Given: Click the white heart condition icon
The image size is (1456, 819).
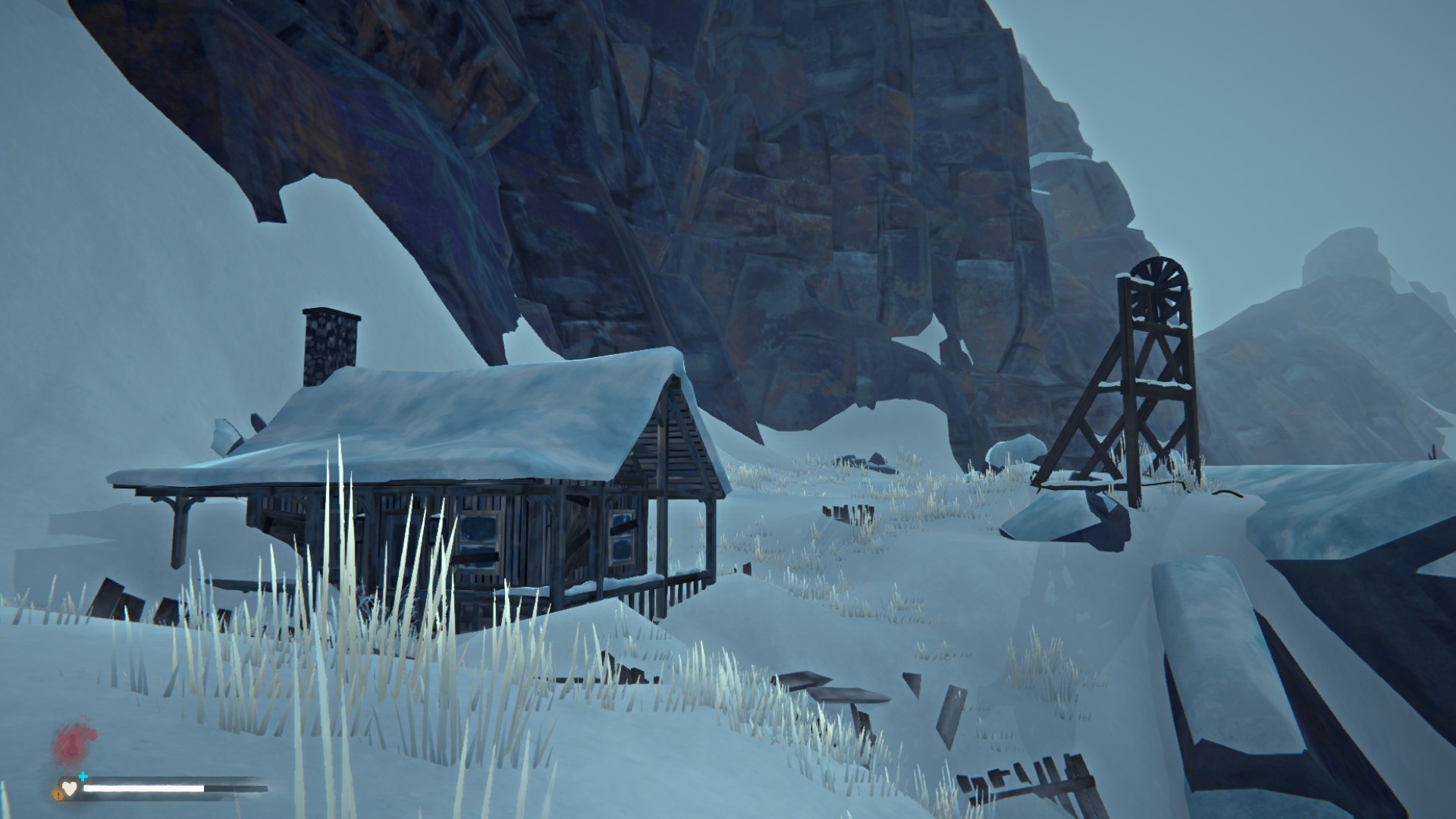Looking at the screenshot, I should [70, 789].
